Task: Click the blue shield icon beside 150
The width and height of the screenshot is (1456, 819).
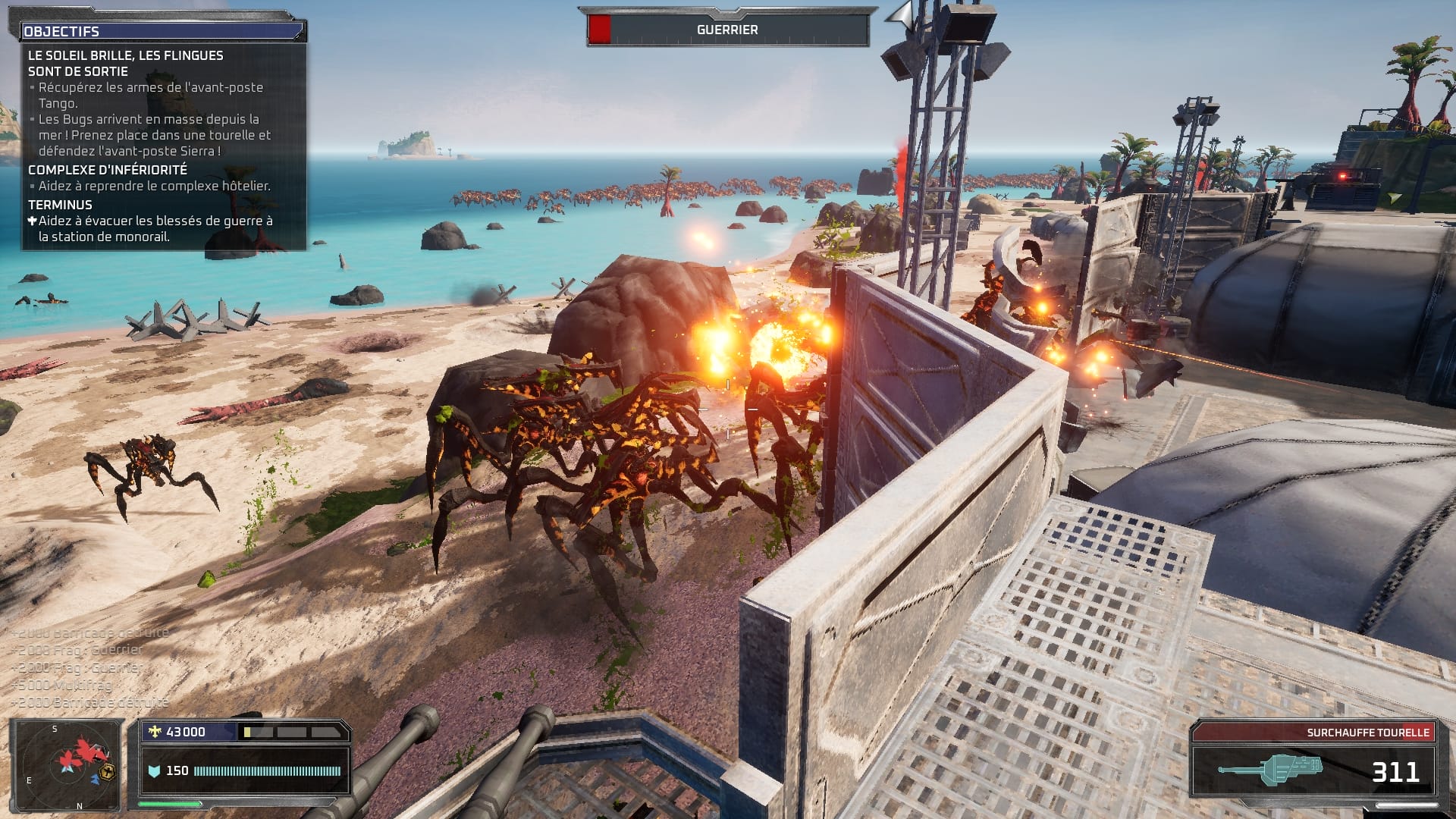Action: 154,772
